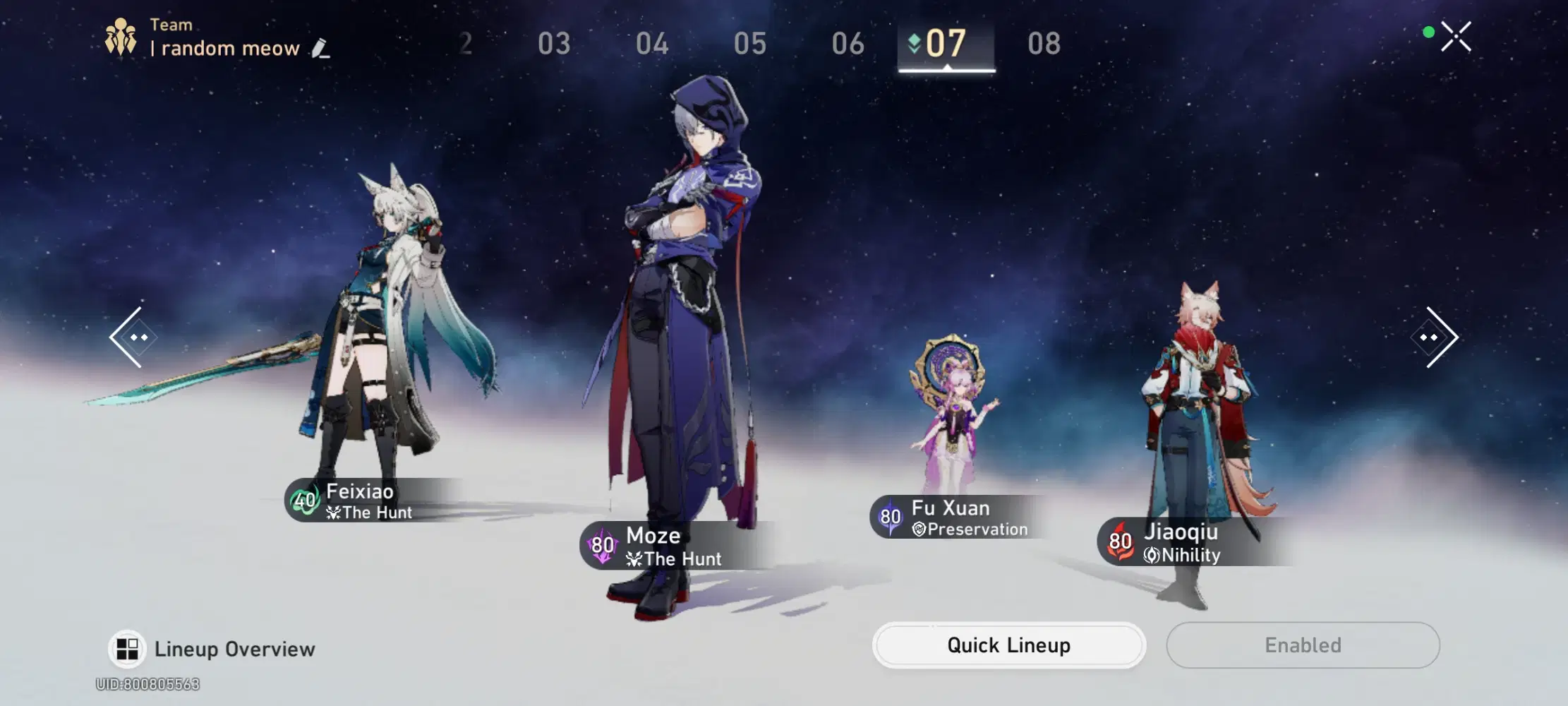This screenshot has height=706, width=1568.
Task: Click Jiaoqiu's Nihility path icon
Action: [x=1153, y=555]
